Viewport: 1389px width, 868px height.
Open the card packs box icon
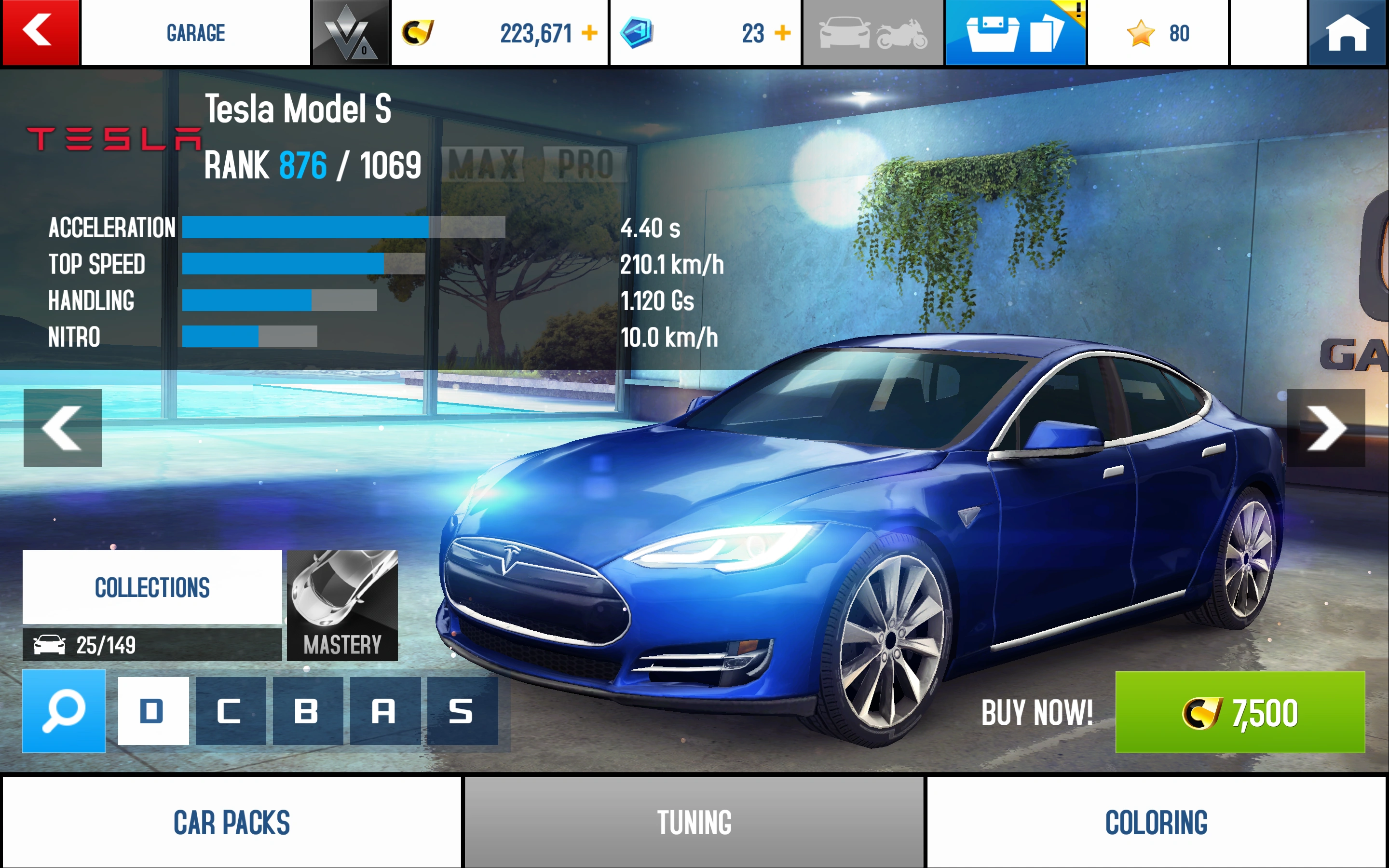[x=1016, y=33]
